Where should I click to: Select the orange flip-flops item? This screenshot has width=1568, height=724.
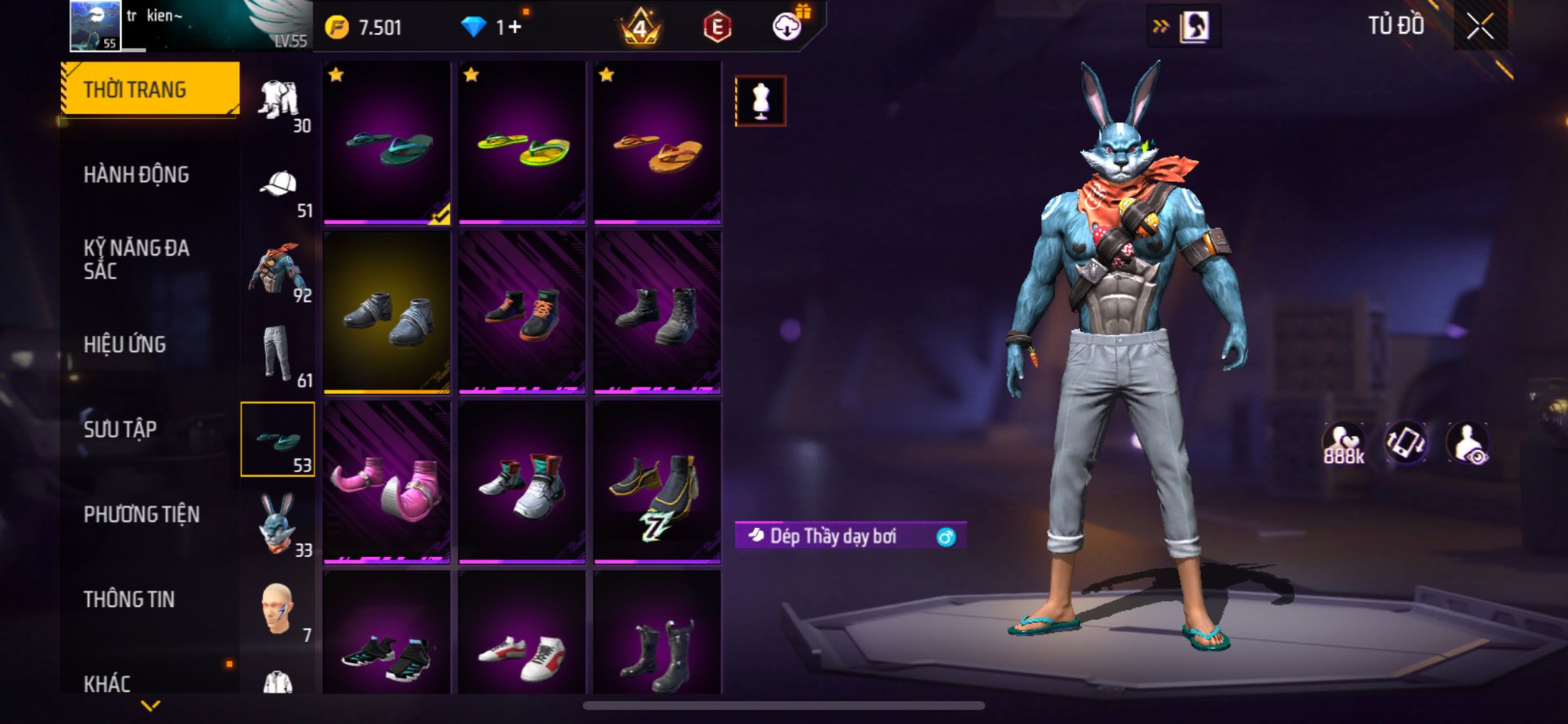click(x=657, y=143)
